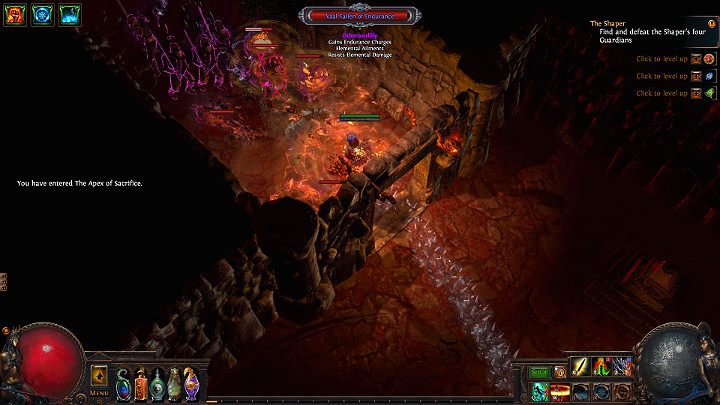Select the teal buff icon
Image resolution: width=720 pixels, height=405 pixels.
tap(70, 14)
